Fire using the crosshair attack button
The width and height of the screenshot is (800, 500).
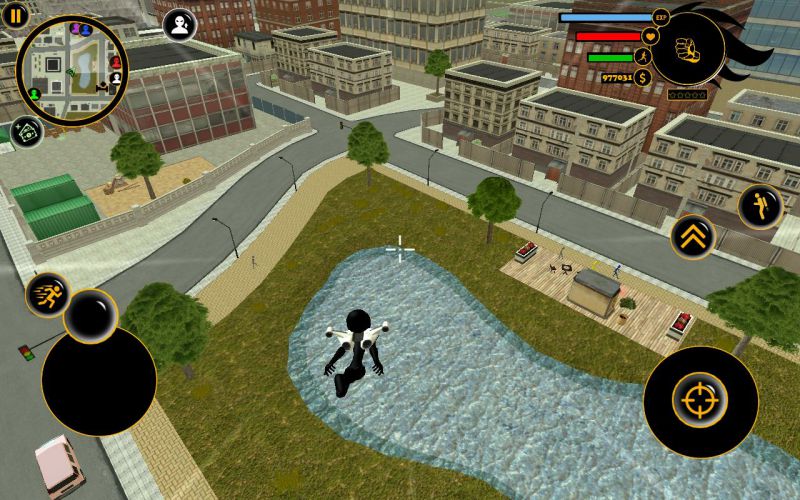[700, 402]
